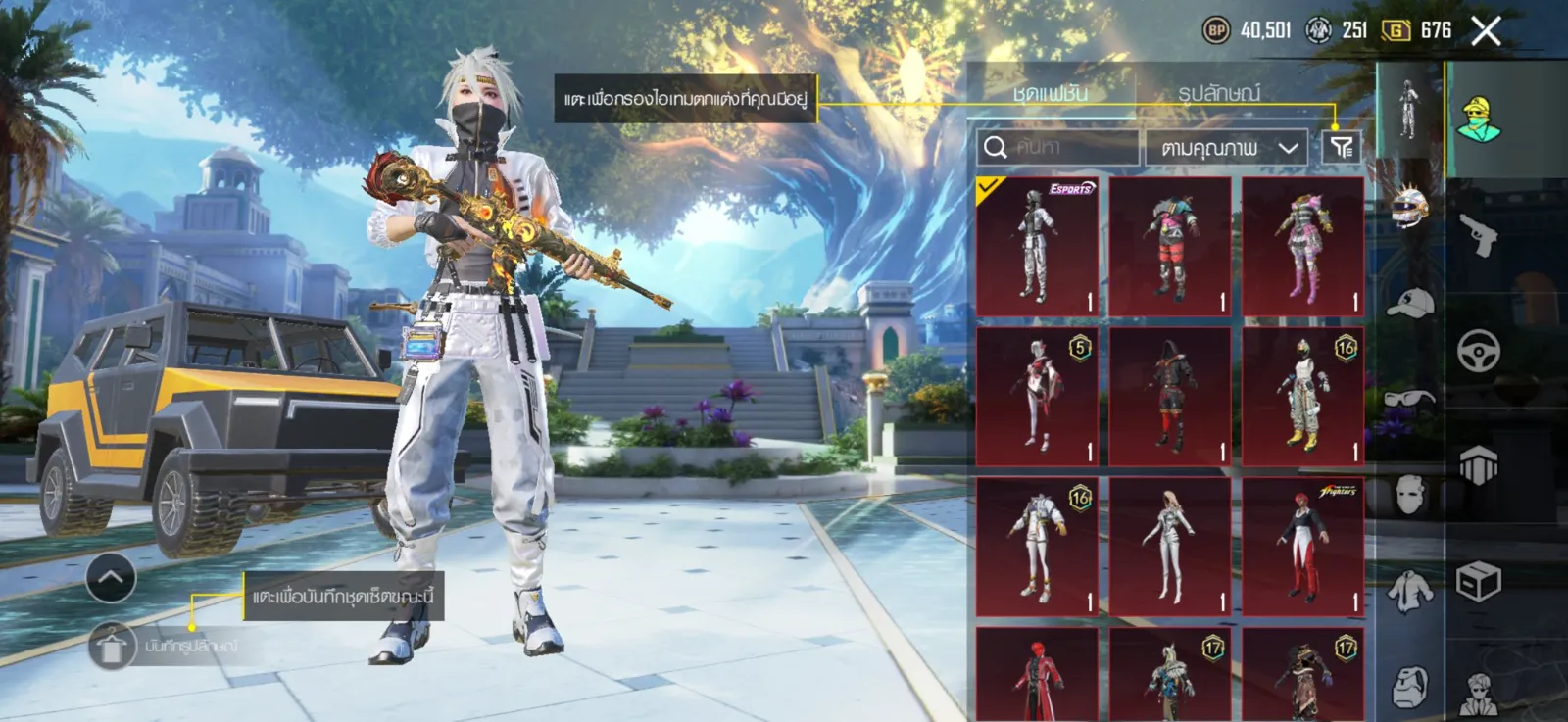Click the บันทึกรูปลักษณ์ save appearance button
The height and width of the screenshot is (722, 1568).
112,647
